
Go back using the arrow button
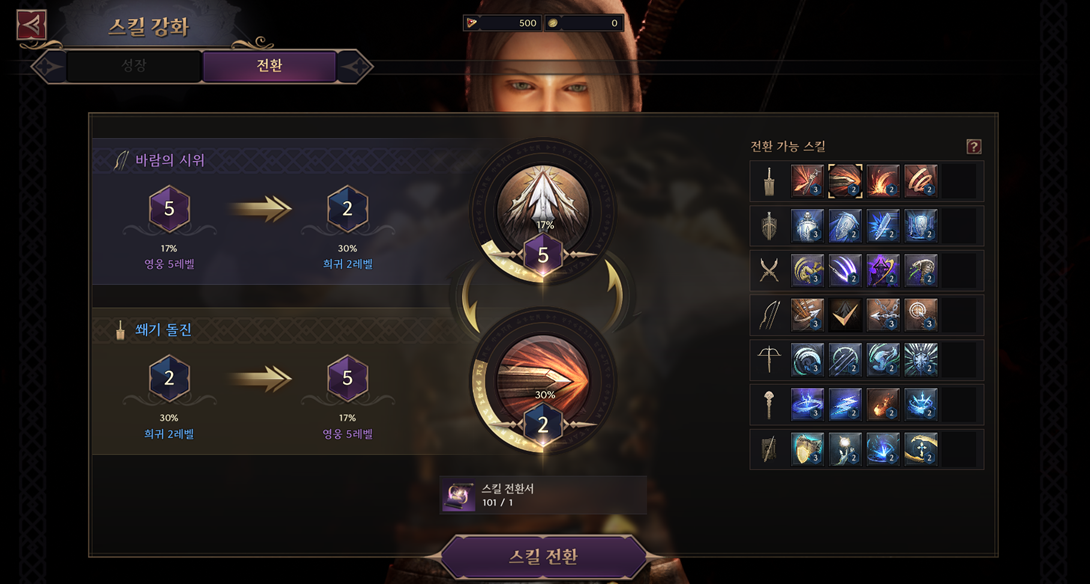tap(32, 25)
